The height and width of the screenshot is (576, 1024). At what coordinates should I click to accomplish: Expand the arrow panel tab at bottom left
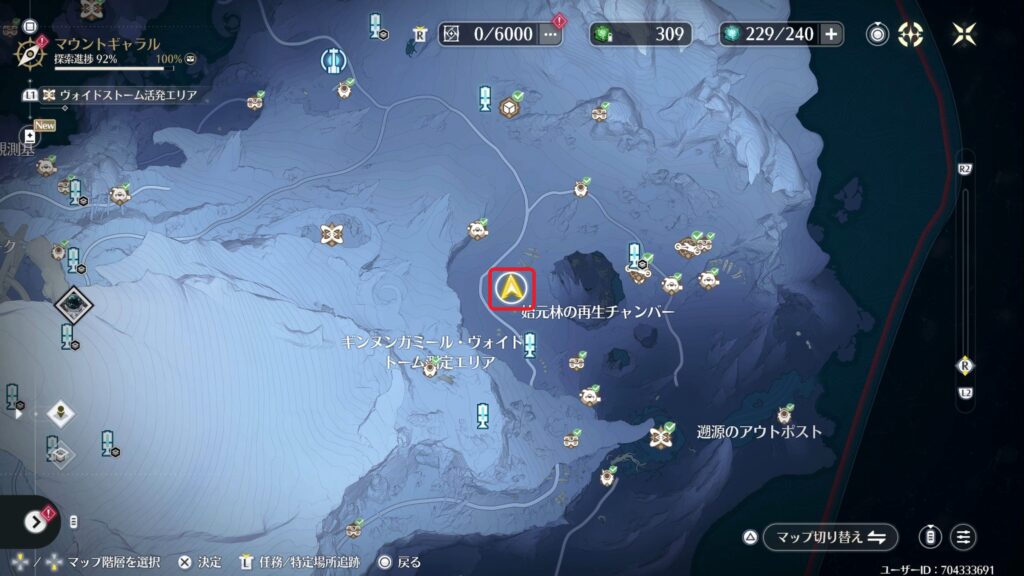click(x=35, y=521)
